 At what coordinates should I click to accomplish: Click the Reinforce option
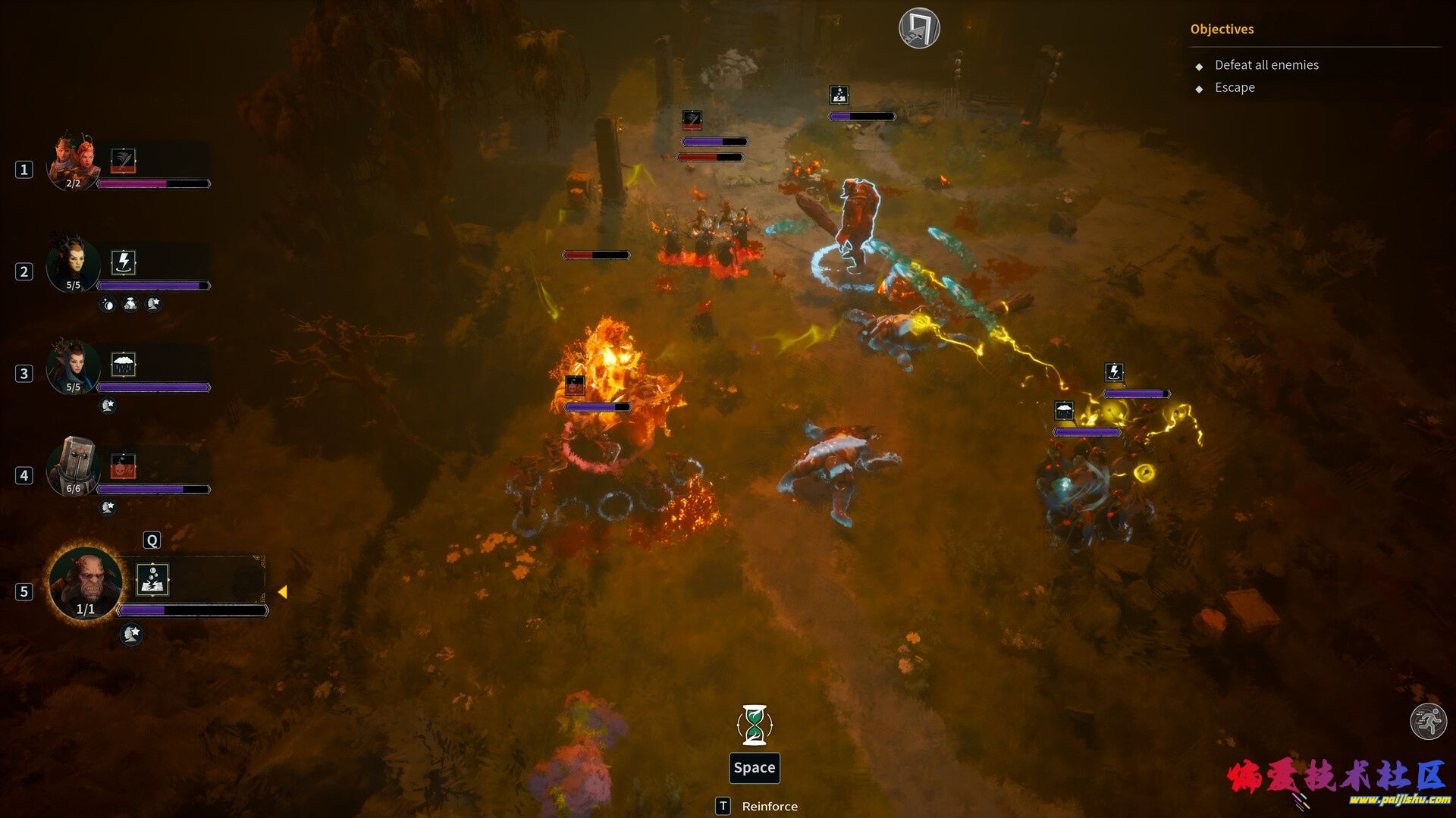769,806
